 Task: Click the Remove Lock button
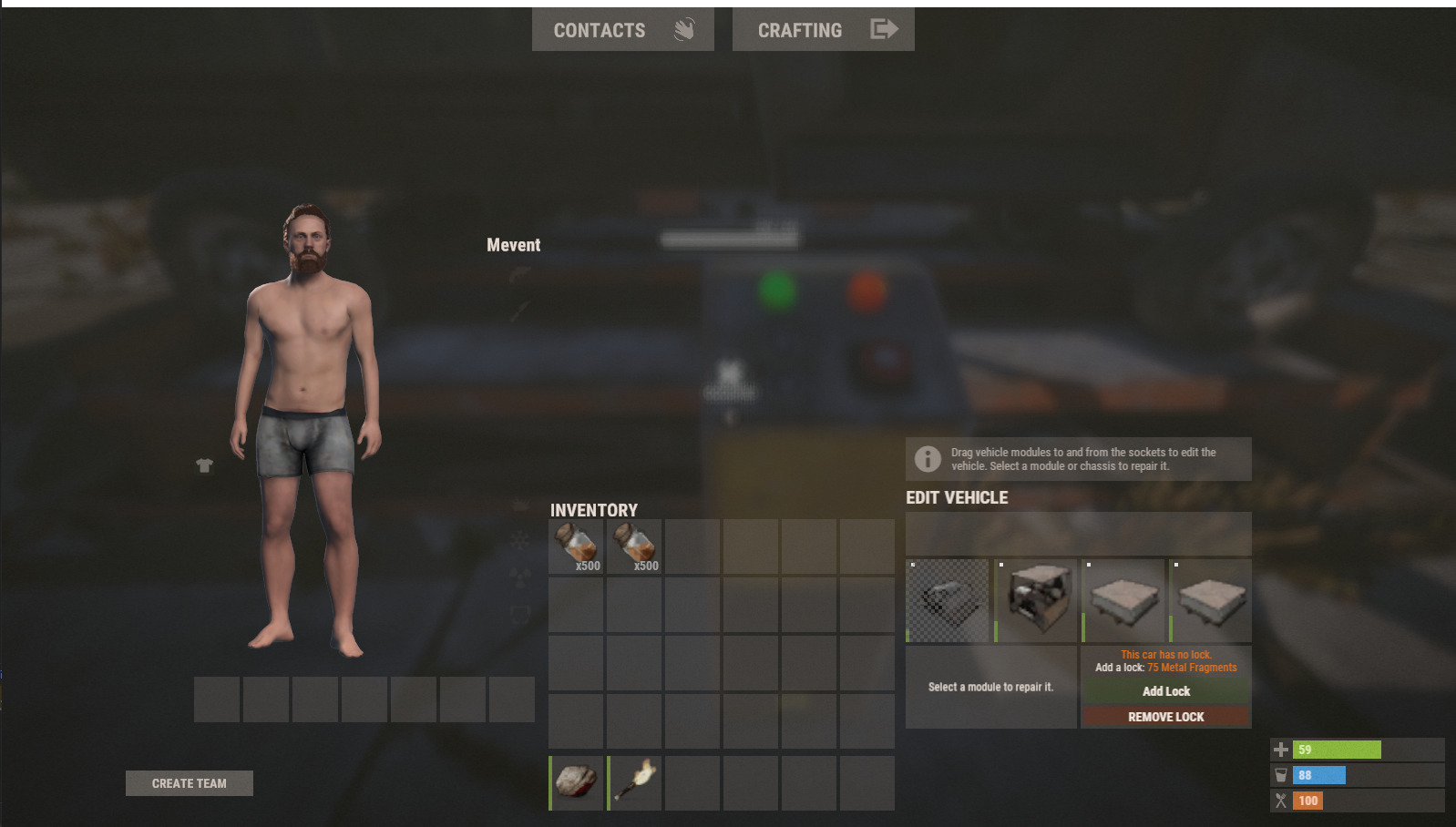(x=1165, y=717)
